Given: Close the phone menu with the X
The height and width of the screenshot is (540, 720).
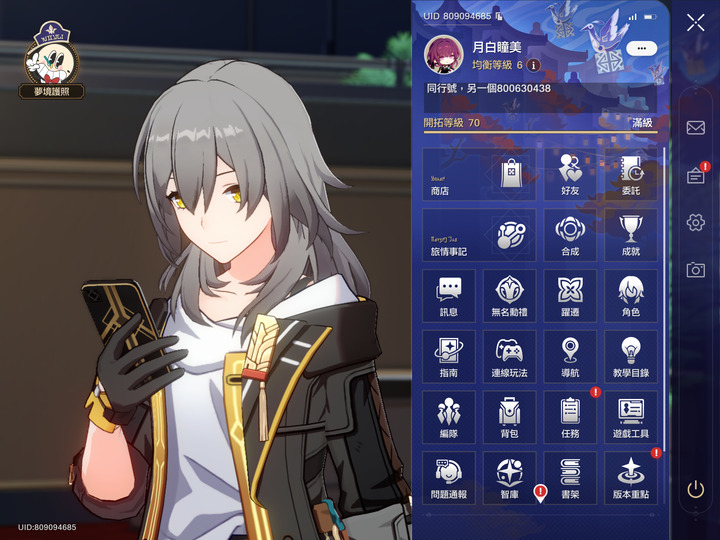Looking at the screenshot, I should [695, 24].
